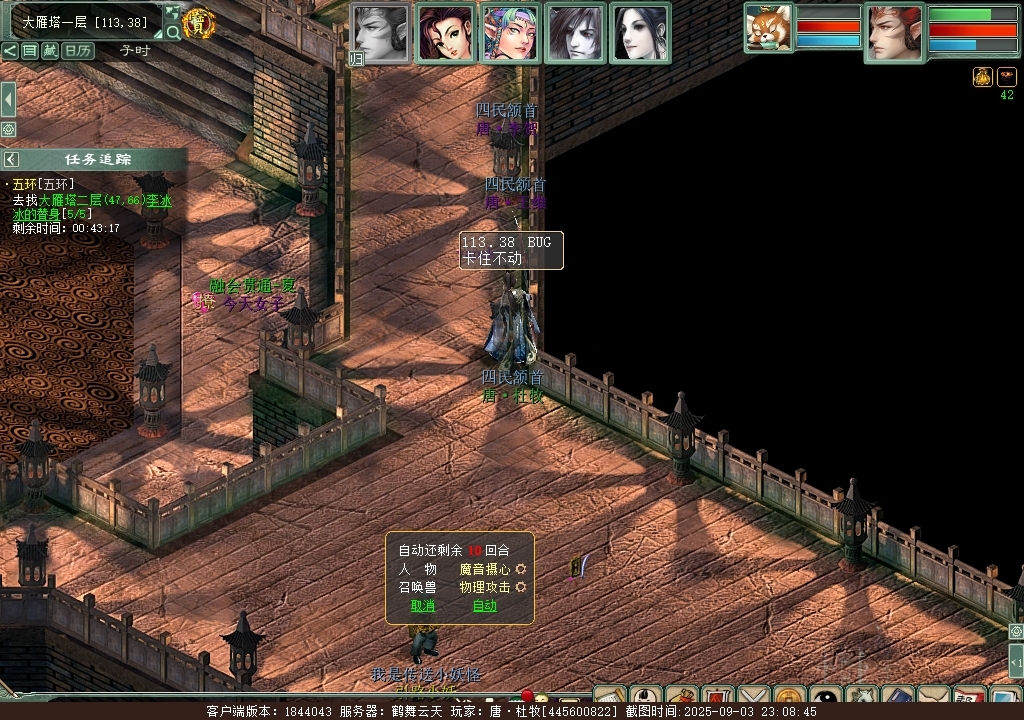Select the blue-haired elf teammate portrait
The image size is (1024, 720).
click(511, 34)
